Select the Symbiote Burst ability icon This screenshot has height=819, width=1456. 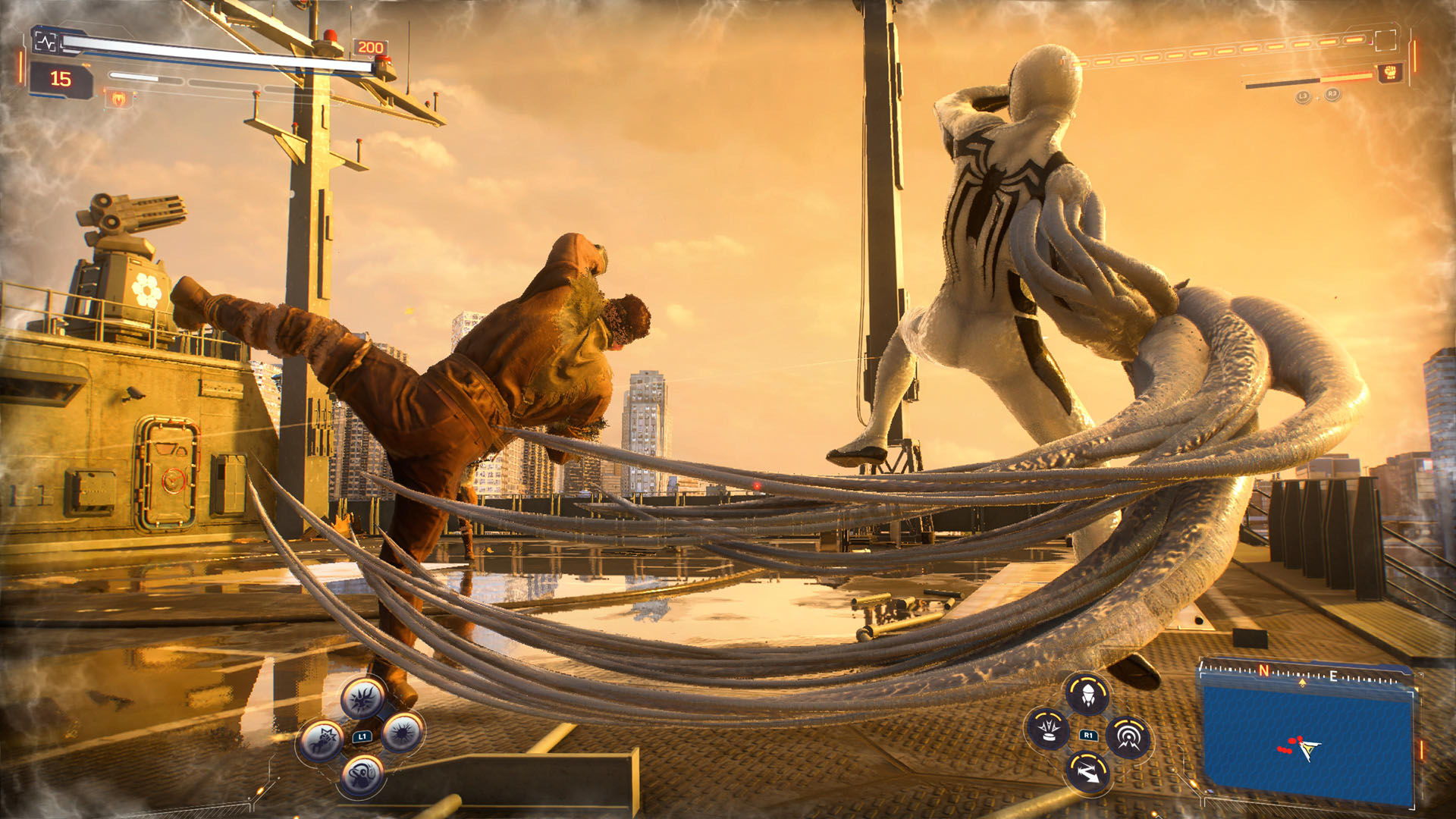click(402, 734)
